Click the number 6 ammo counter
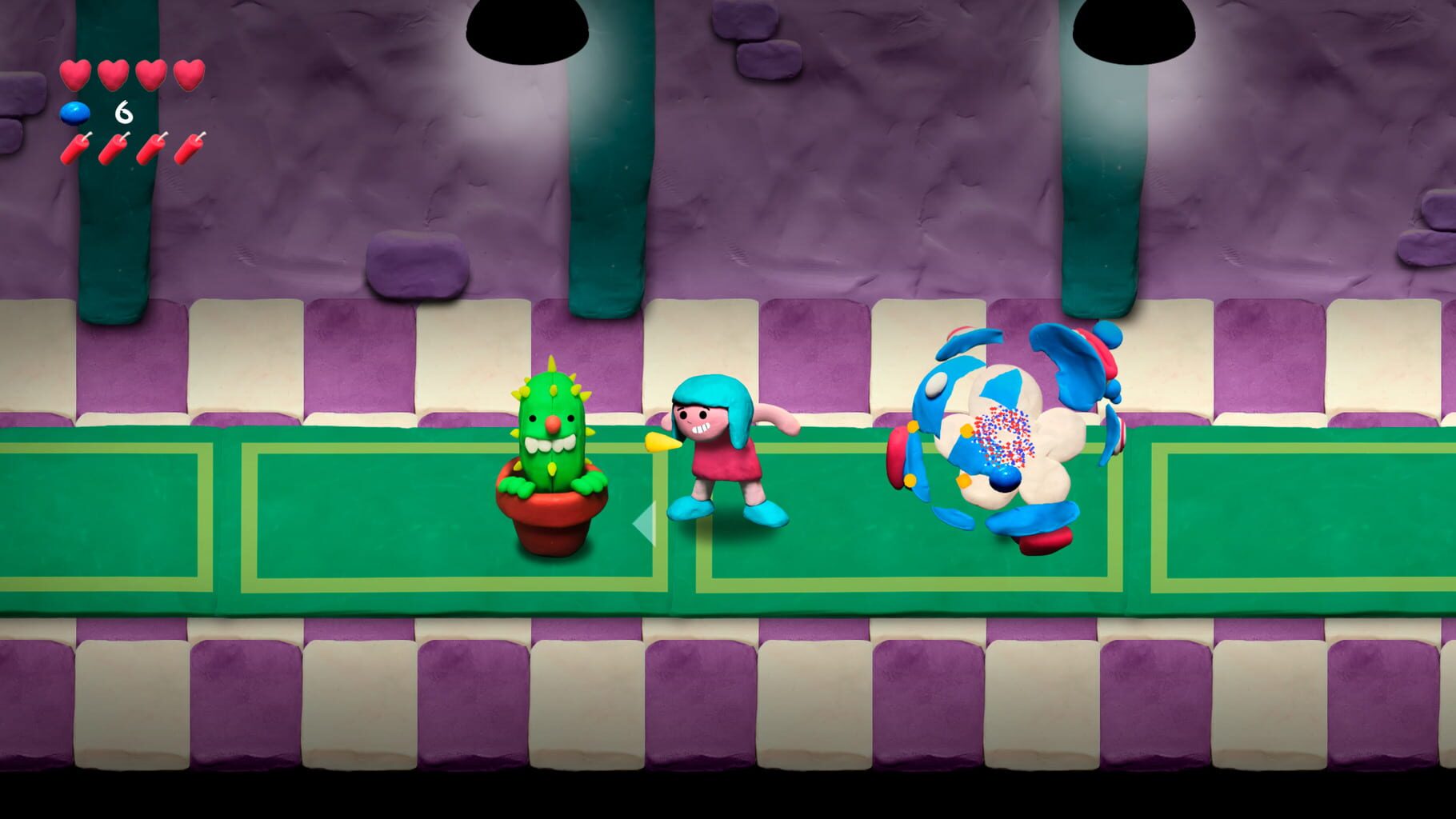Image resolution: width=1456 pixels, height=819 pixels. (x=123, y=112)
